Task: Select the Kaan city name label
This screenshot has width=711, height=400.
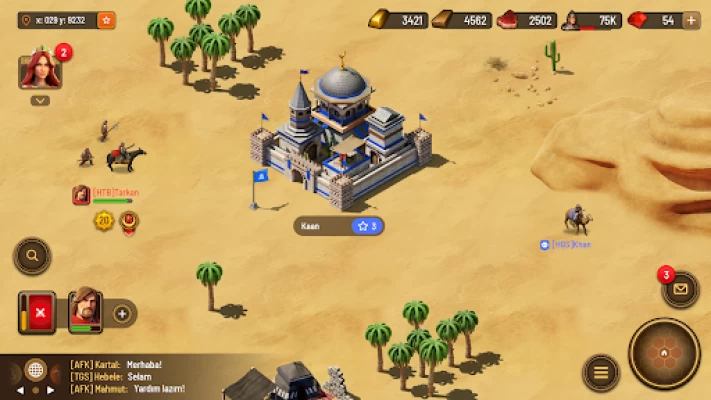Action: click(x=338, y=226)
